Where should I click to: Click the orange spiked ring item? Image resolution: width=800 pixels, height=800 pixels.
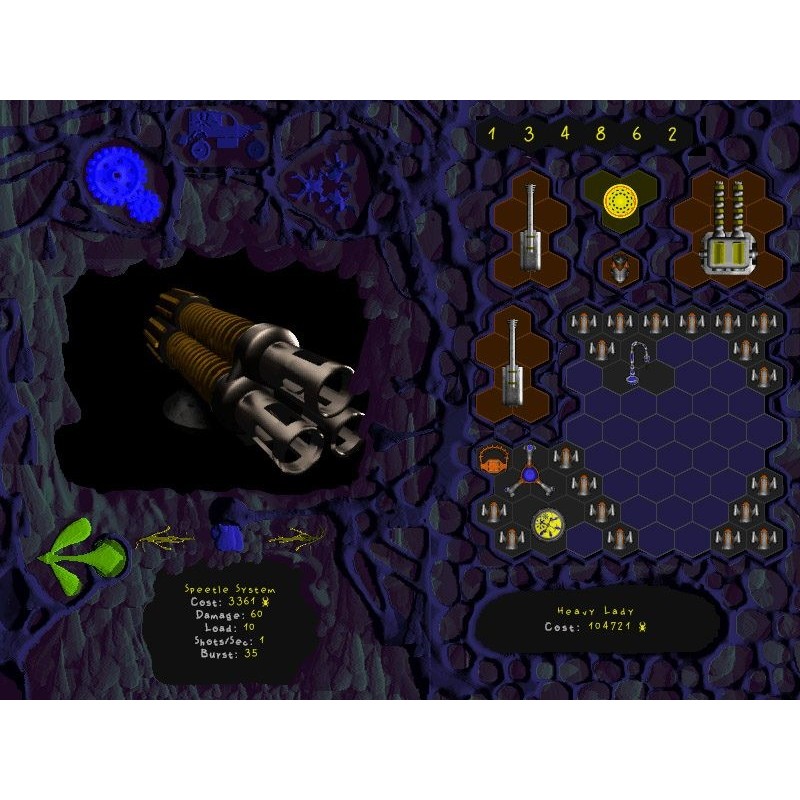tap(492, 460)
